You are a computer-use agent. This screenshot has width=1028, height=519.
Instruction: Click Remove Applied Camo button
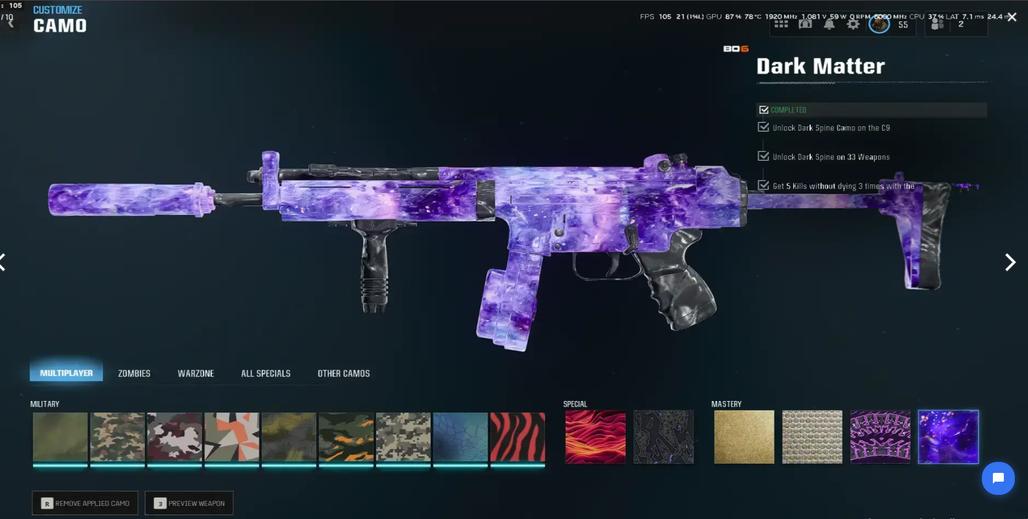point(85,503)
